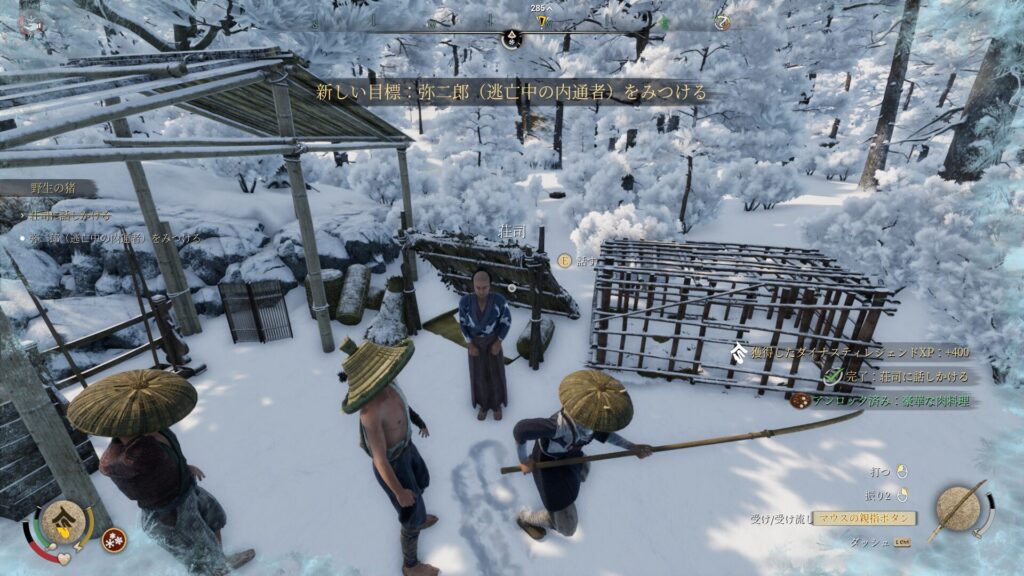Click the red snowflake status icon
The image size is (1024, 576).
coord(113,540)
